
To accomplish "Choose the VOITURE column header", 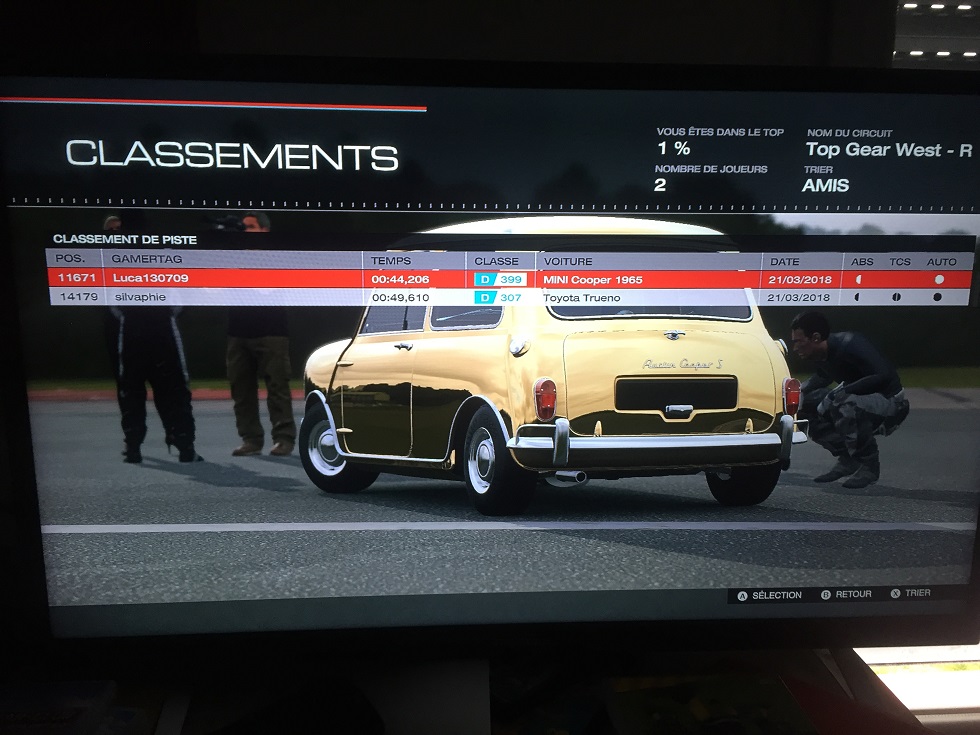I will click(568, 261).
